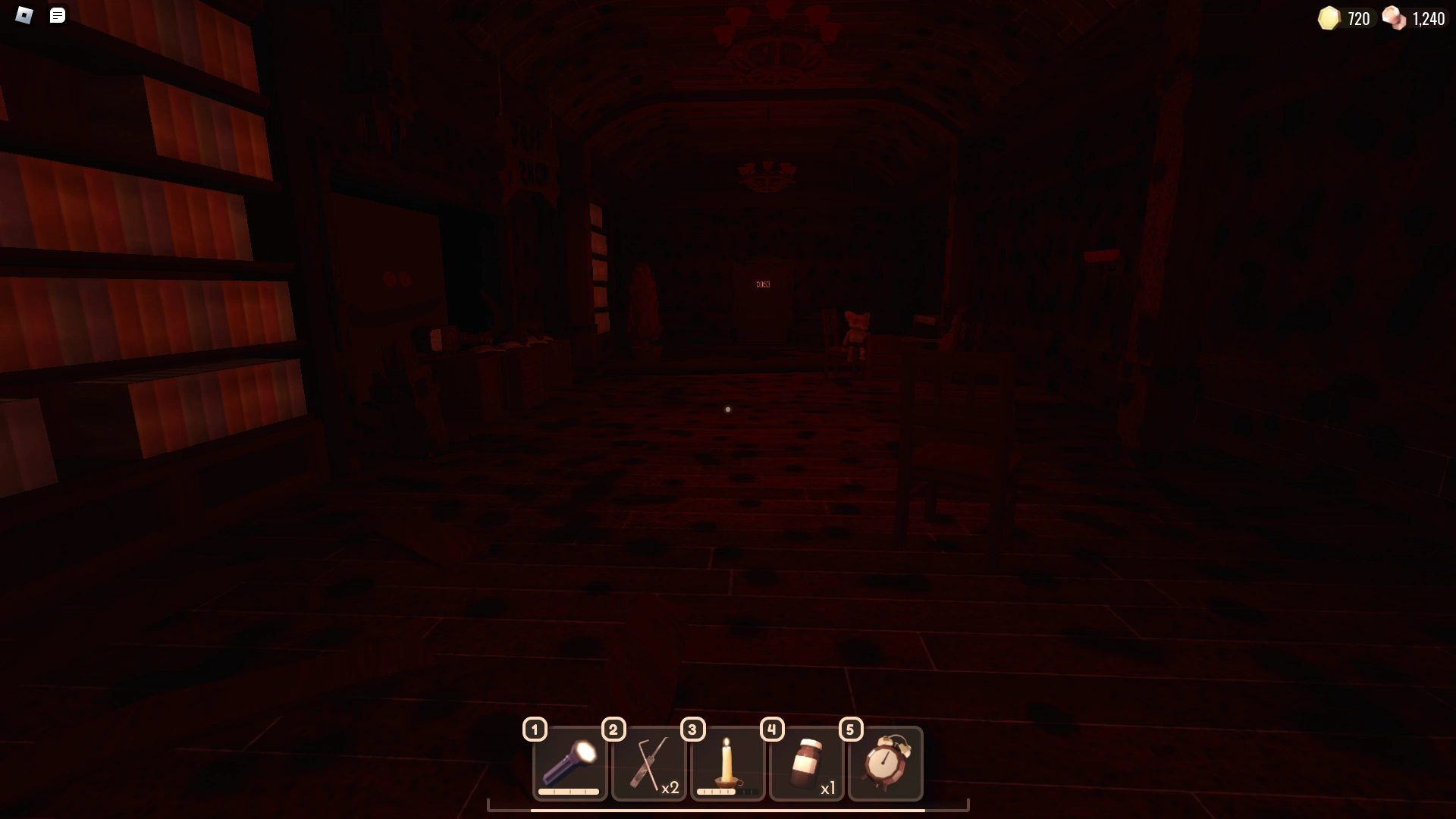
Task: Click the gold coin currency icon
Action: point(1328,18)
